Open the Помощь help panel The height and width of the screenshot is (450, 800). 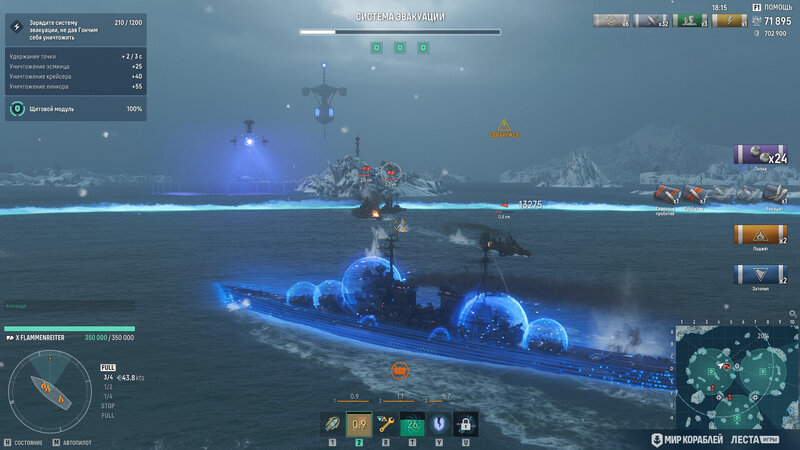(x=777, y=7)
